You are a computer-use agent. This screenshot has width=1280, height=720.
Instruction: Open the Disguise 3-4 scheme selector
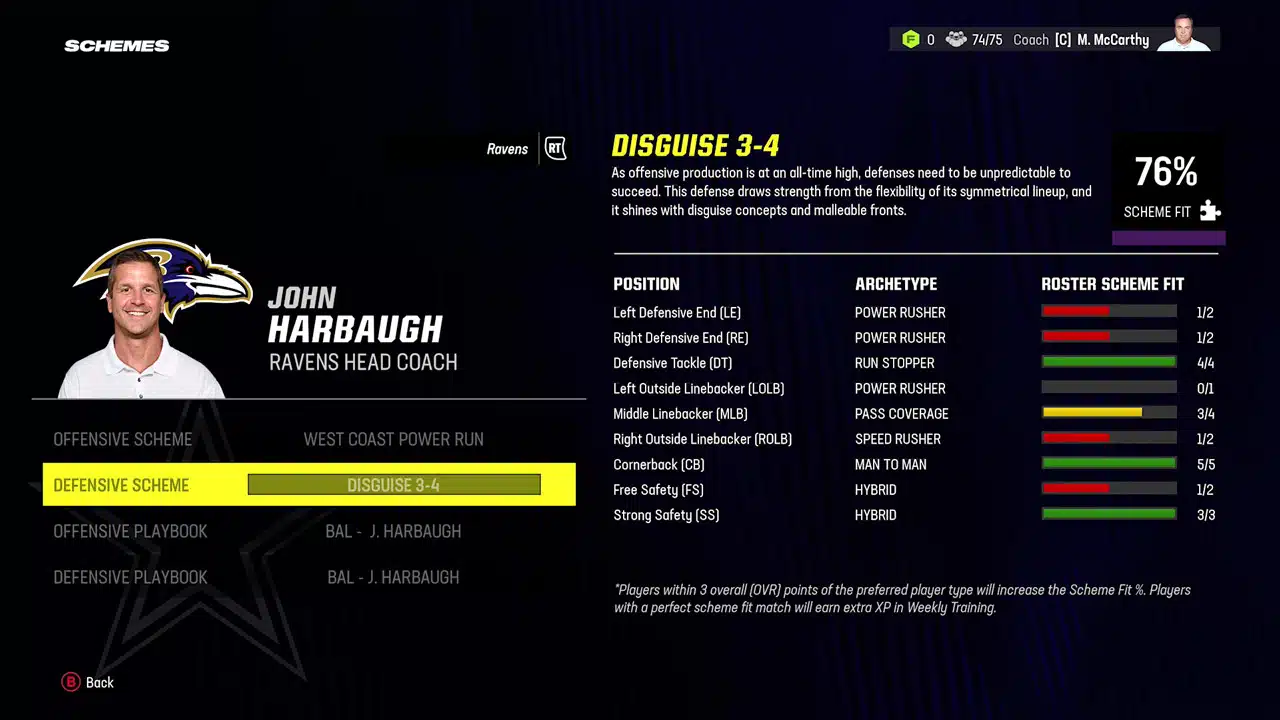[x=393, y=485]
